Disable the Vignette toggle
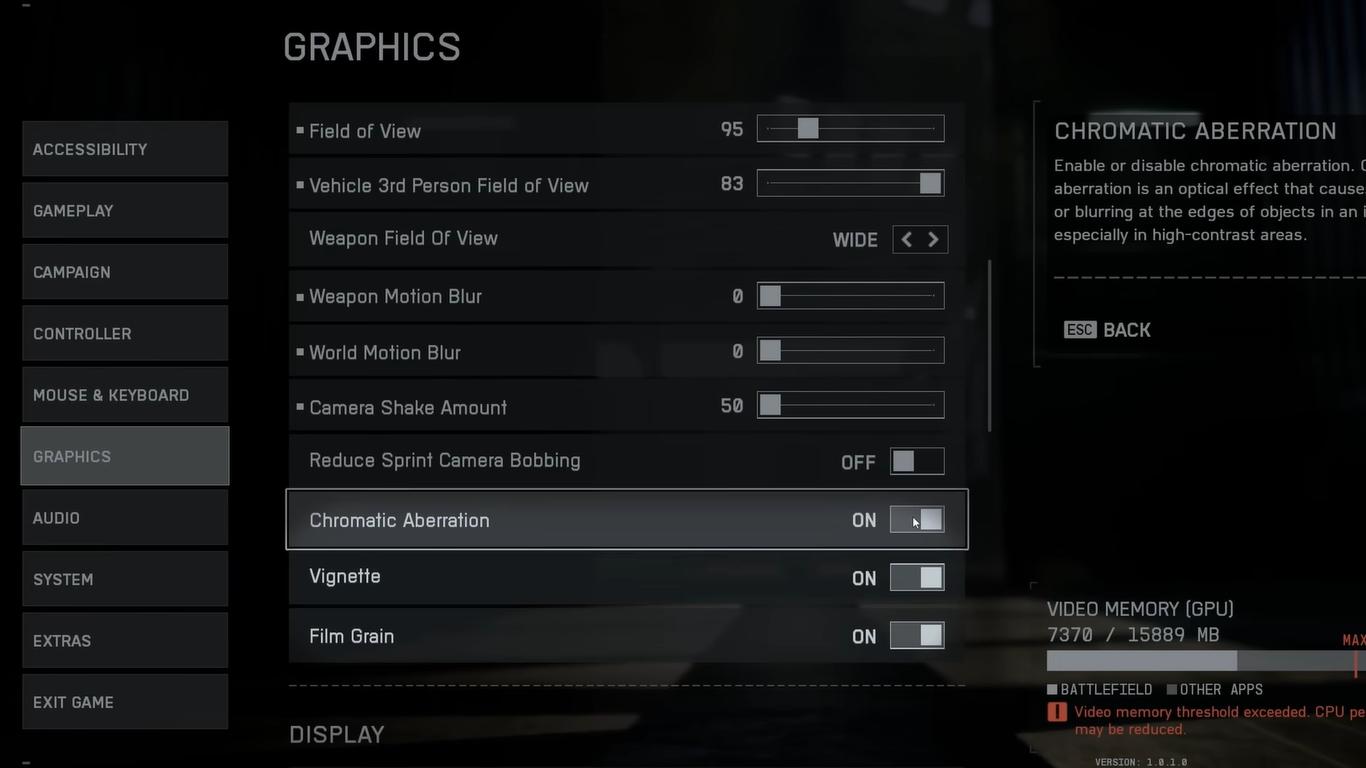Viewport: 1366px width, 768px height. click(917, 578)
